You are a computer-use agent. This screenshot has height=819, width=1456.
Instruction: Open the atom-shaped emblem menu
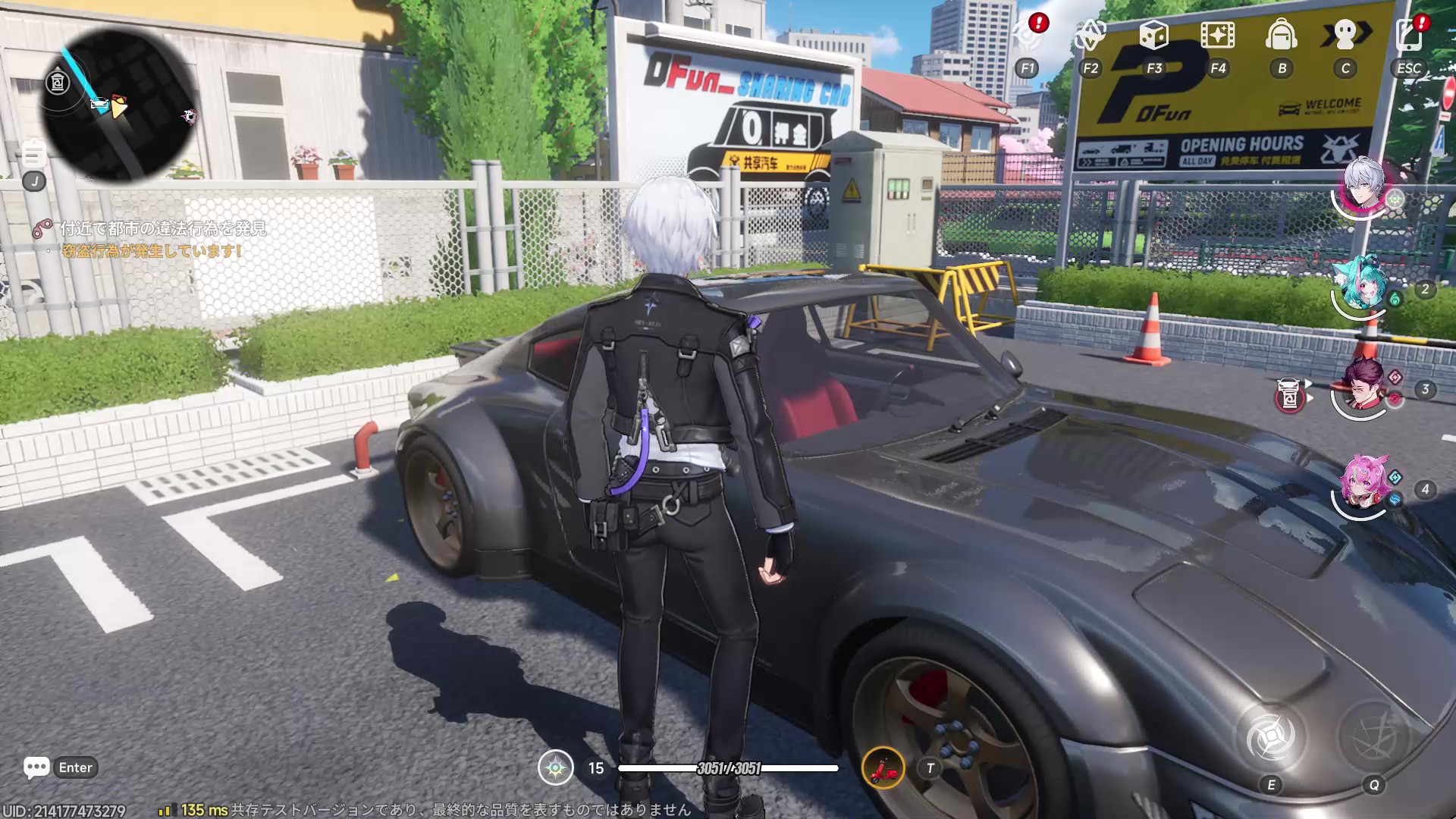point(1090,35)
